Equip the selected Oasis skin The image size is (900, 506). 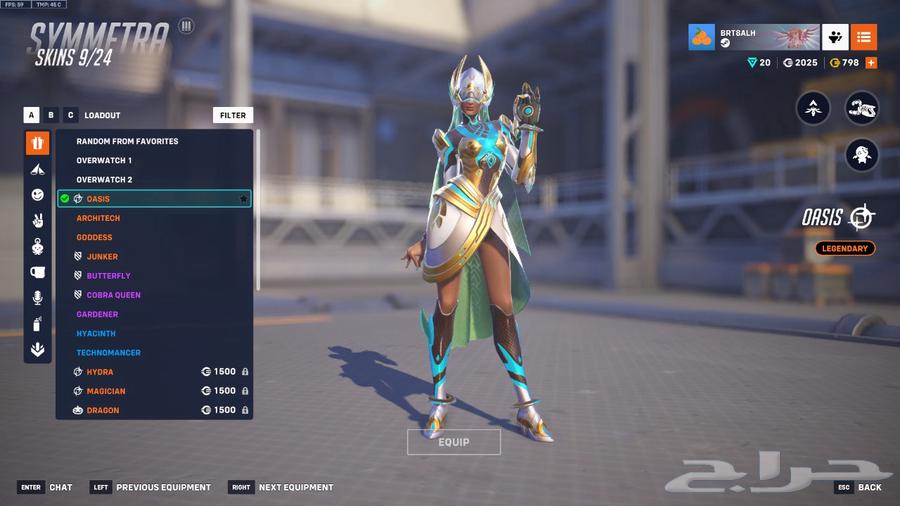(453, 442)
